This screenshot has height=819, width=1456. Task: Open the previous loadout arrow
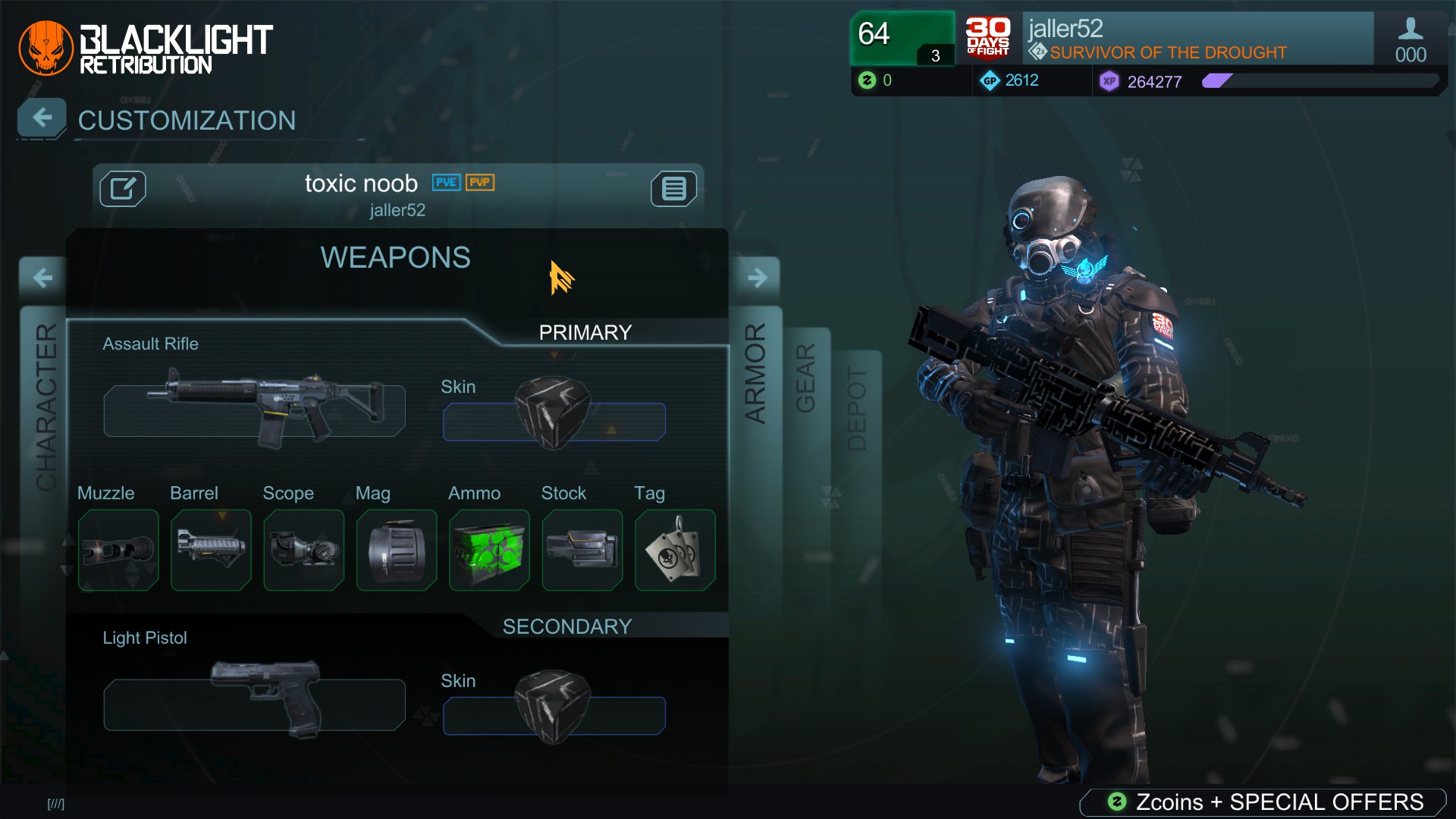tap(41, 277)
